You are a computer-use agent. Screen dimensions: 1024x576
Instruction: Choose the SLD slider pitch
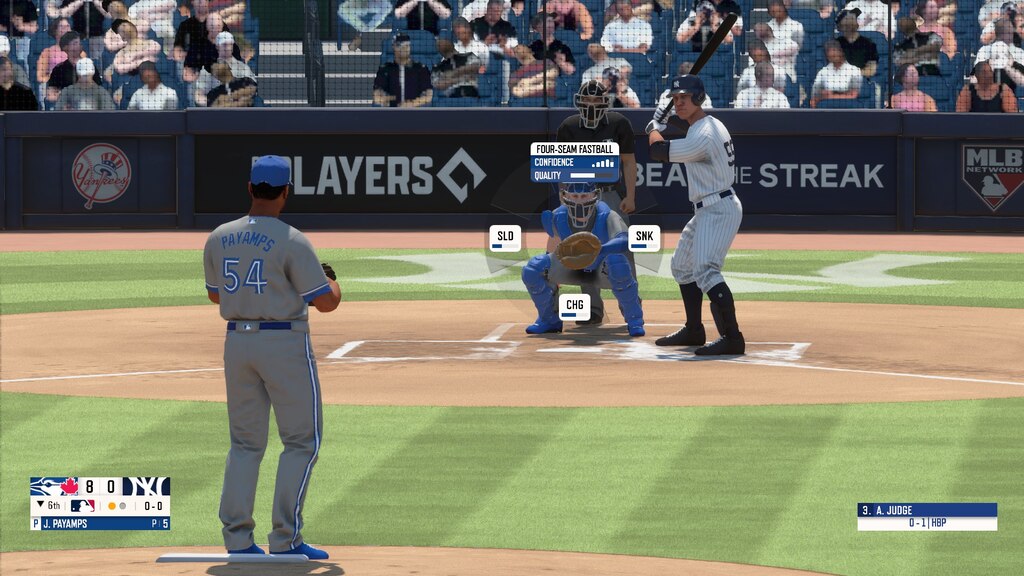pos(505,238)
